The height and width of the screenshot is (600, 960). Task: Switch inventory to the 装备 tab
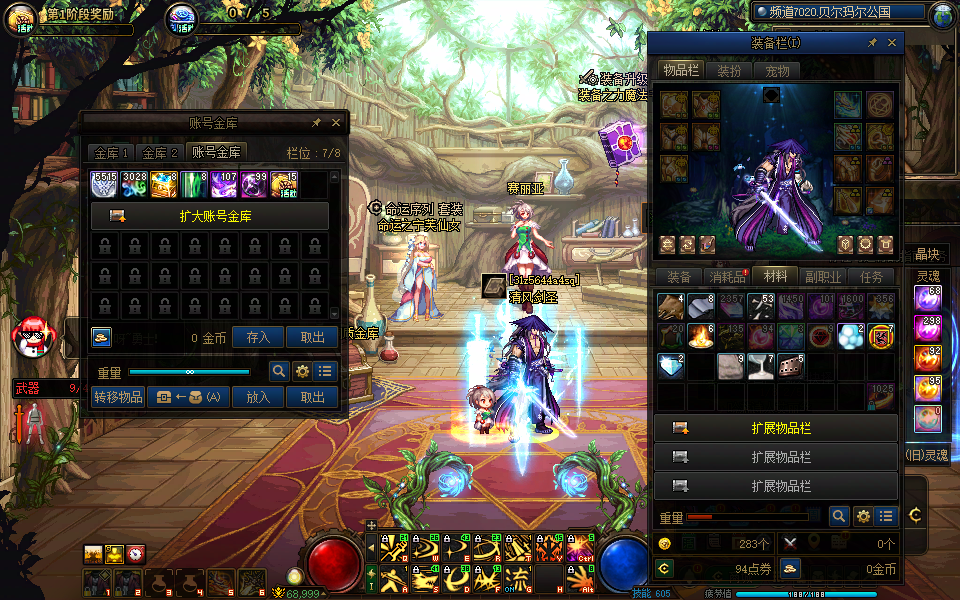point(679,277)
